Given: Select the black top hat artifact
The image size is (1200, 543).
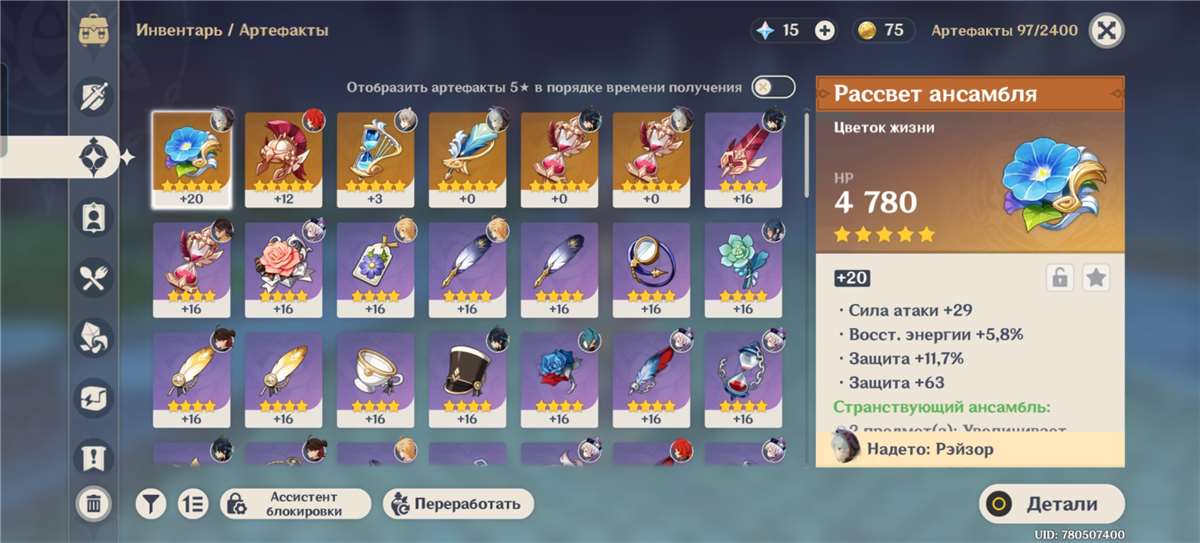Looking at the screenshot, I should (467, 379).
